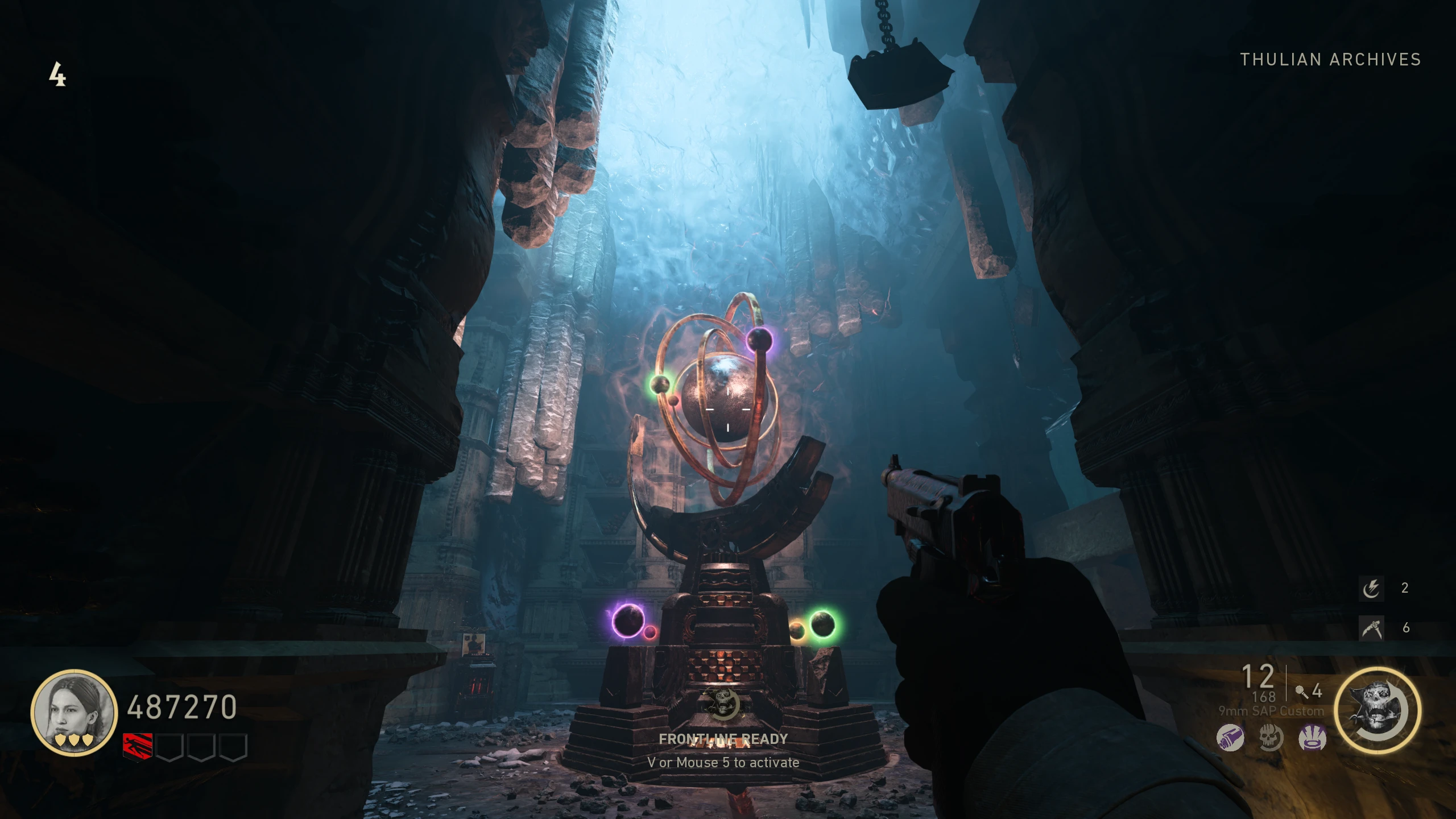Click the lightning bolt item icon
The image size is (1456, 819).
pyautogui.click(x=1371, y=588)
